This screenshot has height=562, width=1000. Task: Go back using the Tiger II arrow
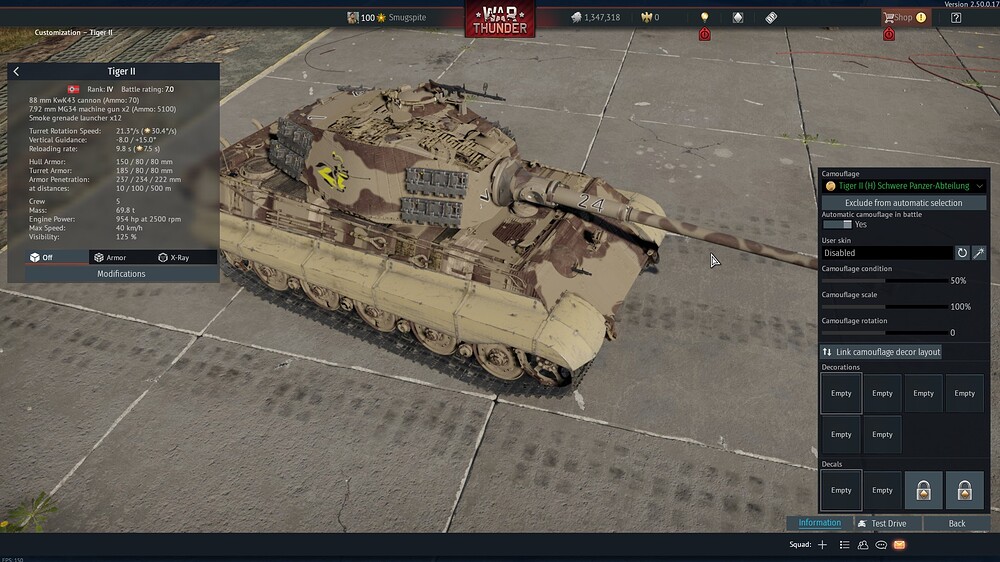[x=16, y=72]
